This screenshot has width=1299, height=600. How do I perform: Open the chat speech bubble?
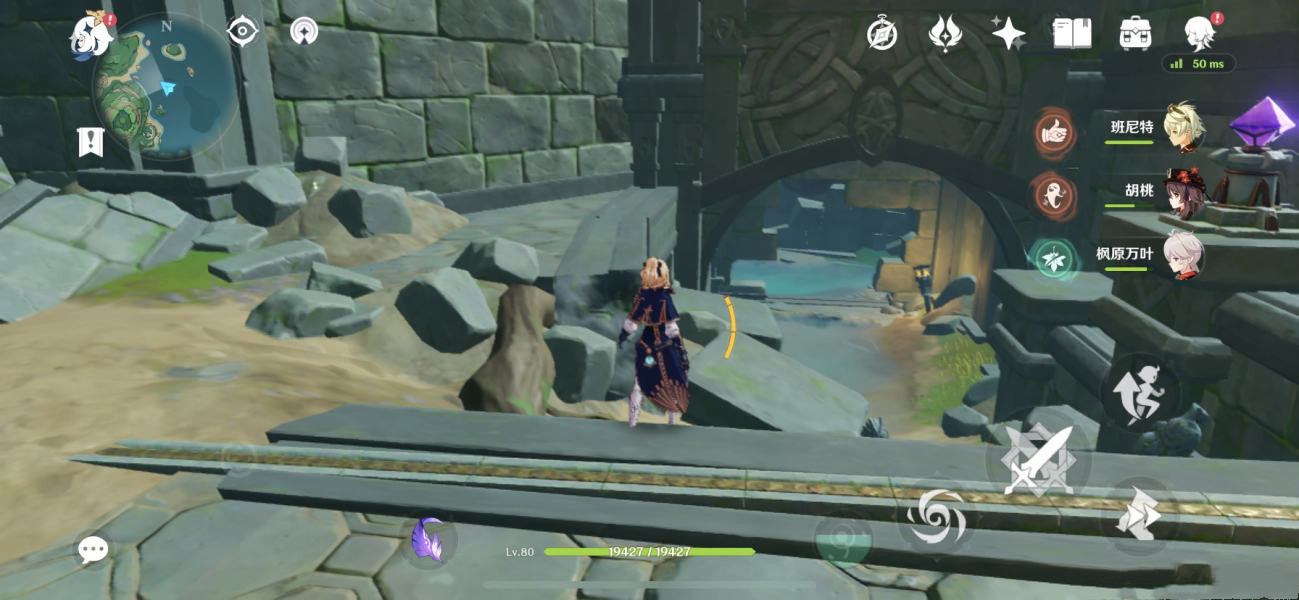93,548
